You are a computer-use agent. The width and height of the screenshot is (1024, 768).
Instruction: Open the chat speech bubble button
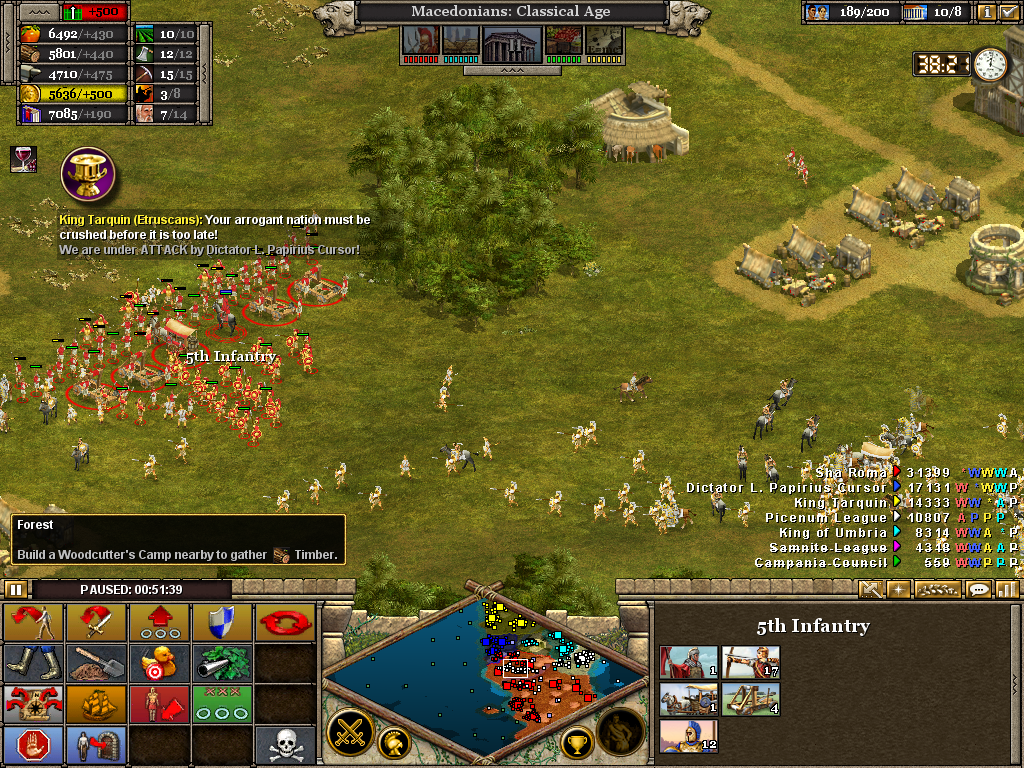tap(979, 589)
